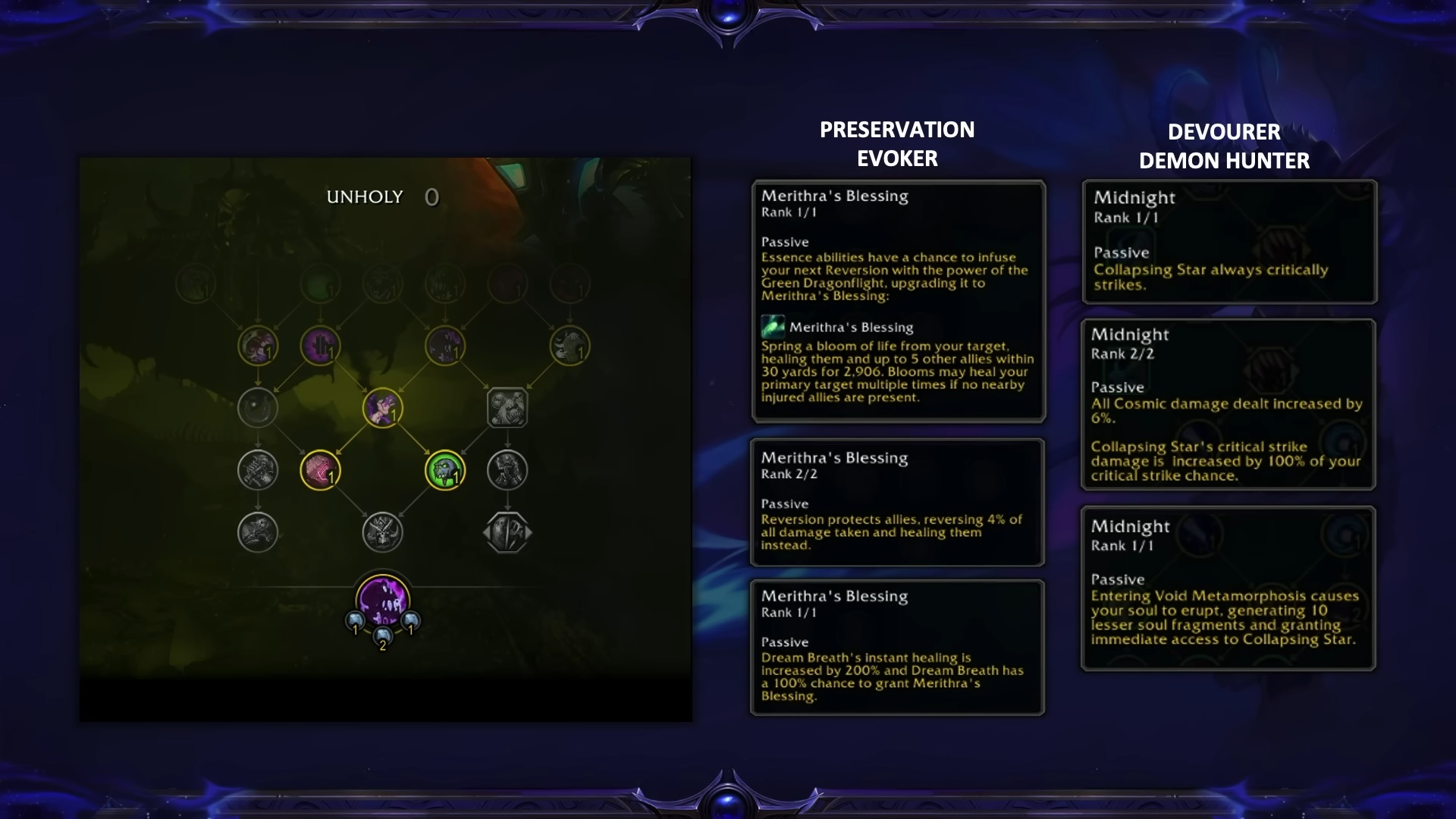Click the green talent icon in the top row
Viewport: 1456px width, 819px height.
319,285
